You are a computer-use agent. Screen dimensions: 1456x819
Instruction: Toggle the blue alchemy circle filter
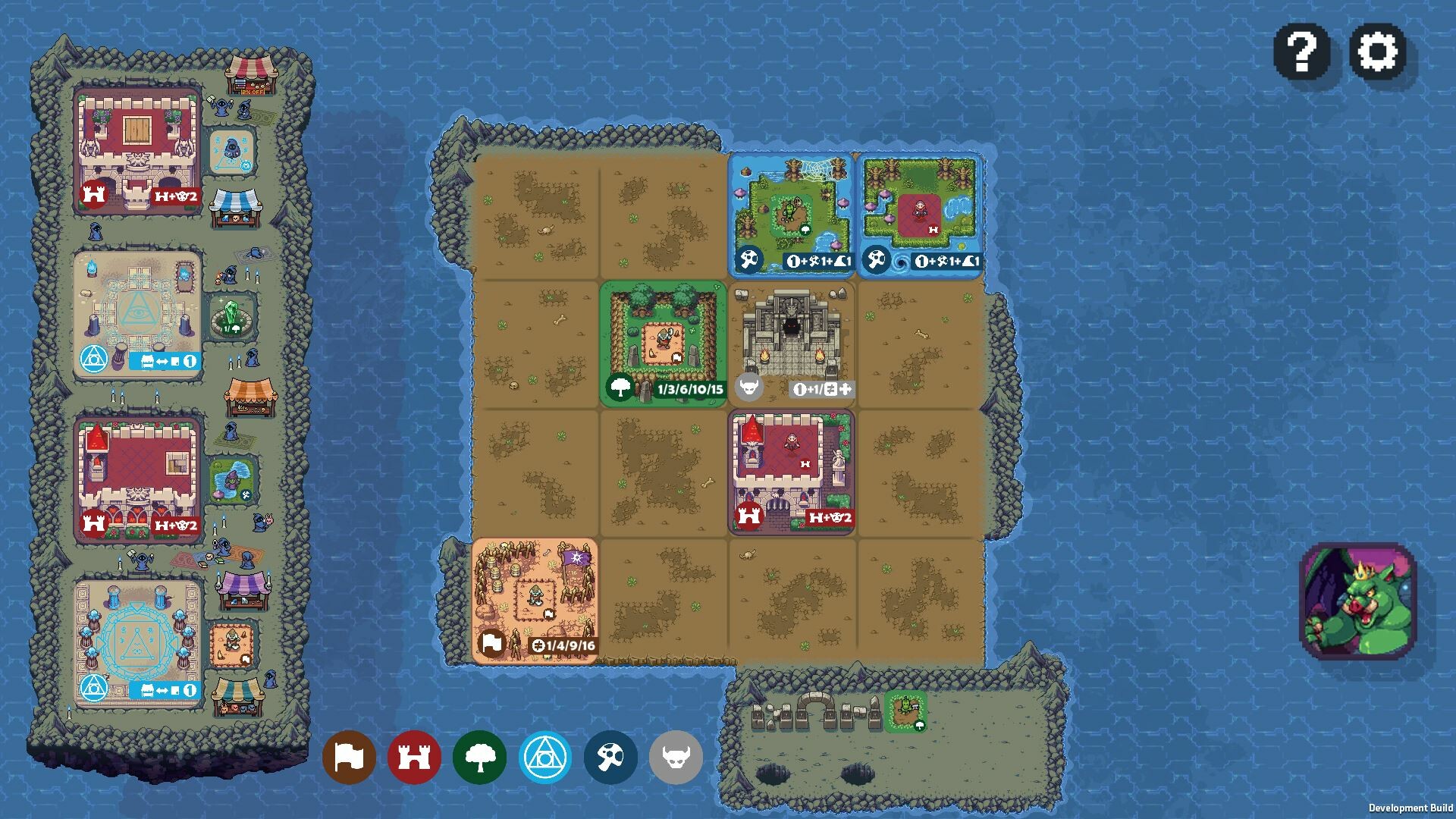coord(544,757)
